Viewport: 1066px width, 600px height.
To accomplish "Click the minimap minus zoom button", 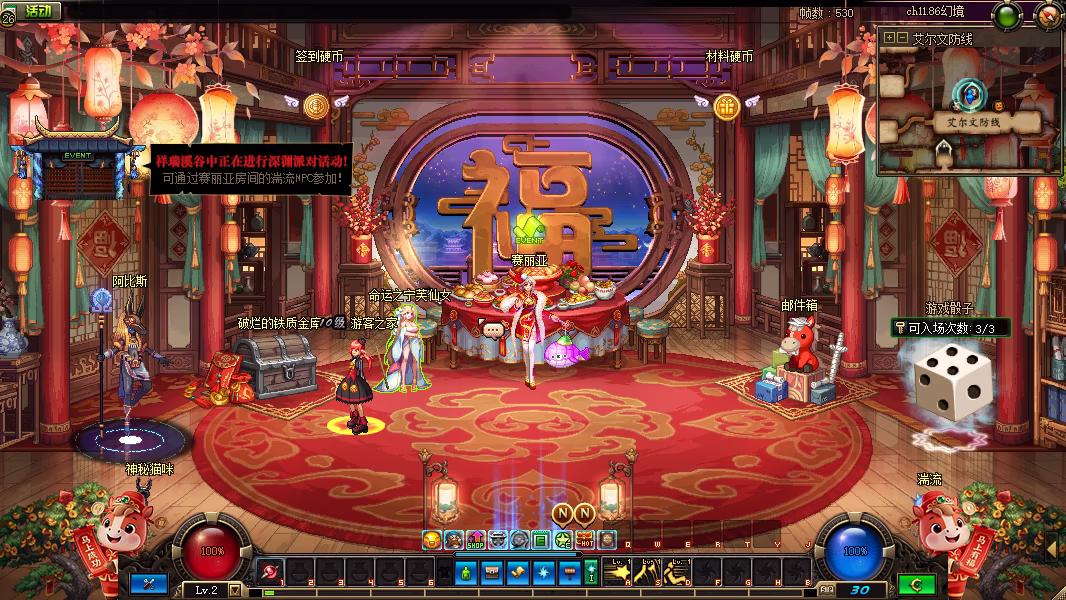I will [x=902, y=38].
